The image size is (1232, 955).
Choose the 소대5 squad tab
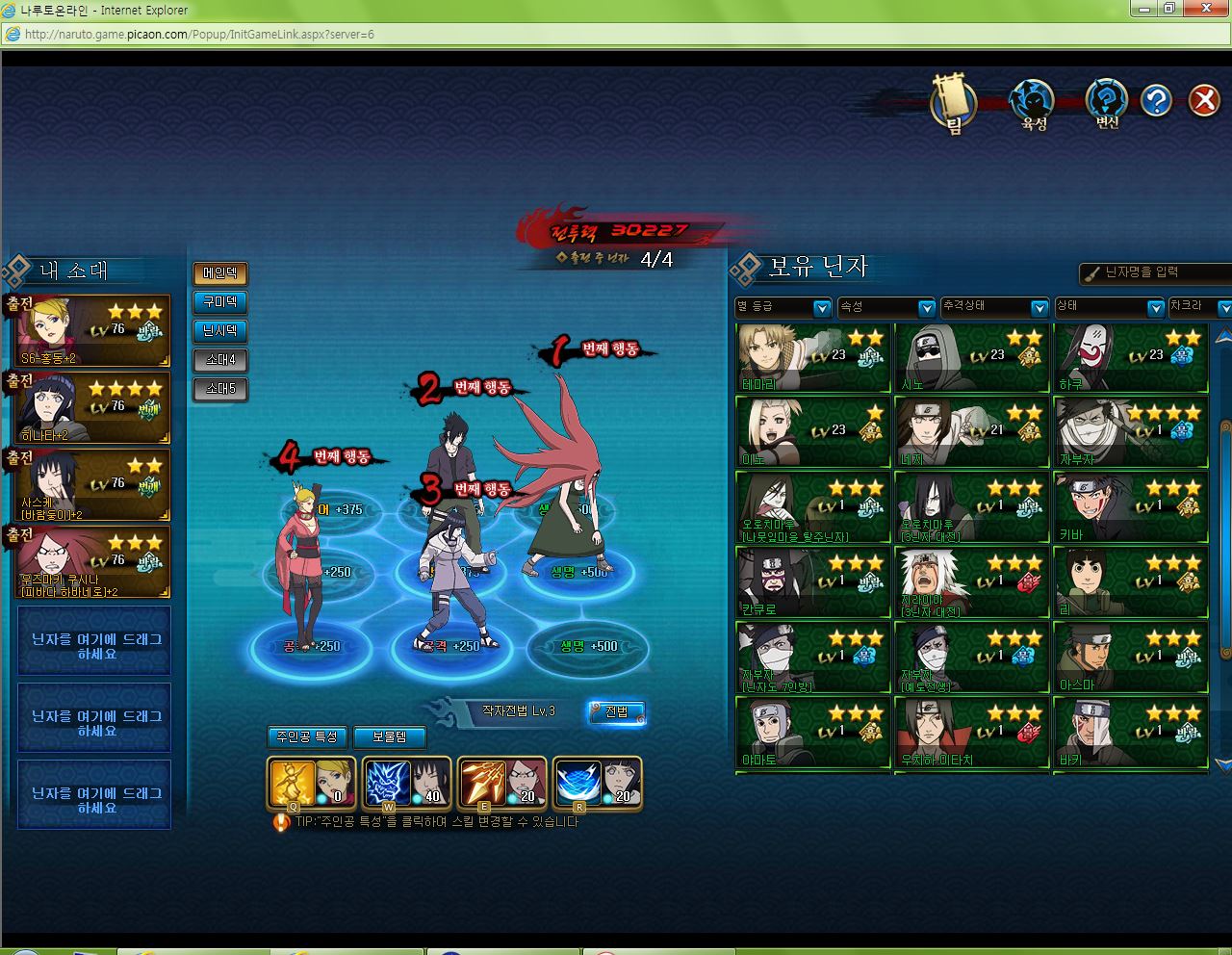click(220, 389)
